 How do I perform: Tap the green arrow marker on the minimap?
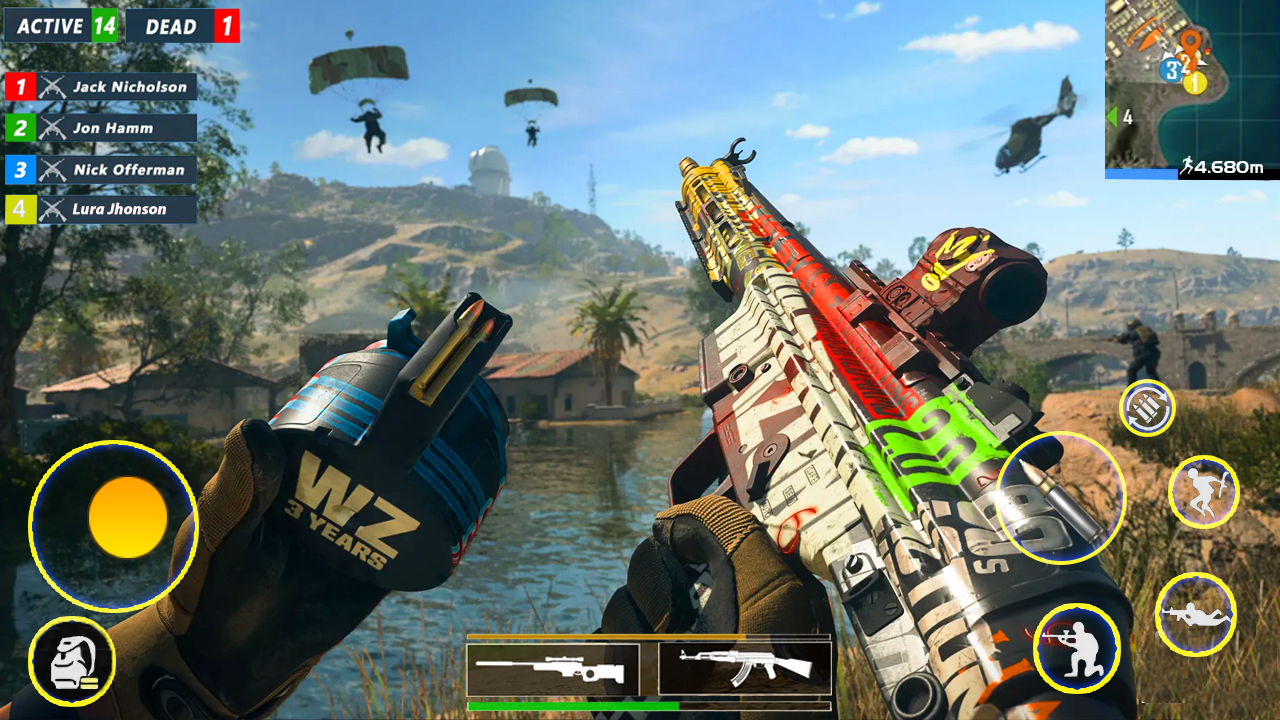click(x=1111, y=116)
